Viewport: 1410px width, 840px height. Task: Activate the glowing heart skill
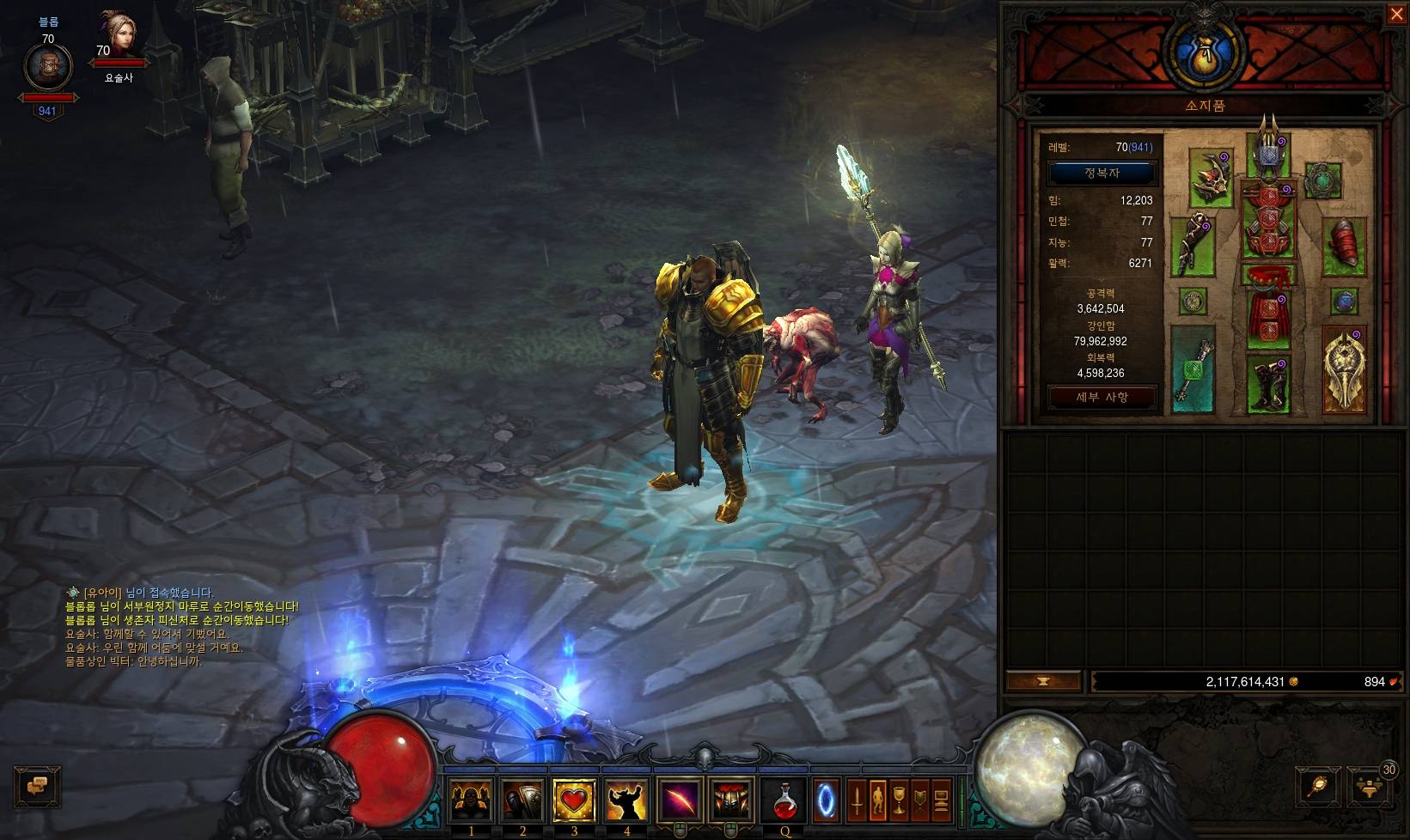pyautogui.click(x=574, y=800)
